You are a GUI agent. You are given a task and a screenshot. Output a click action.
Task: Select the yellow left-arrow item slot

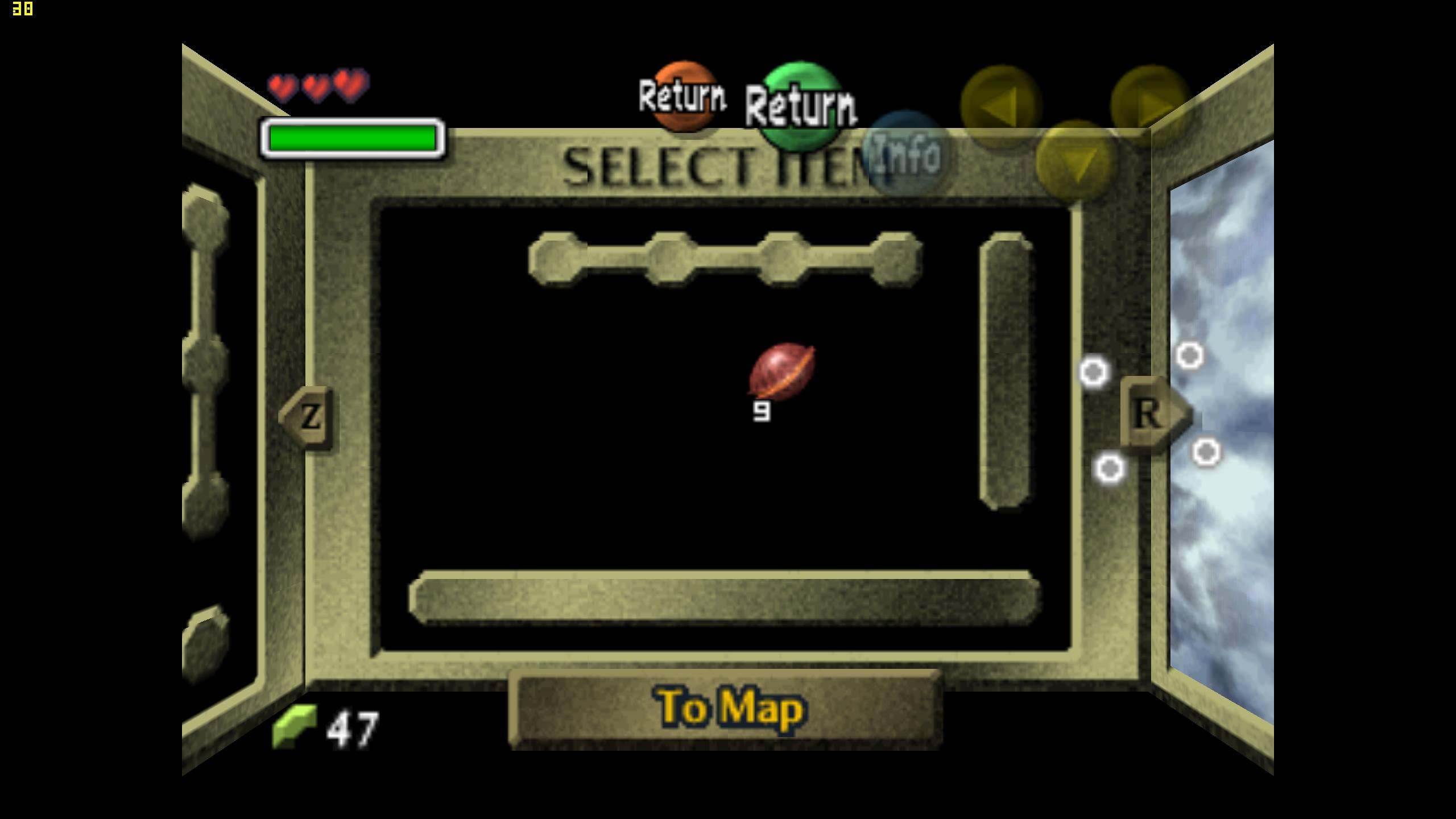point(1001,106)
